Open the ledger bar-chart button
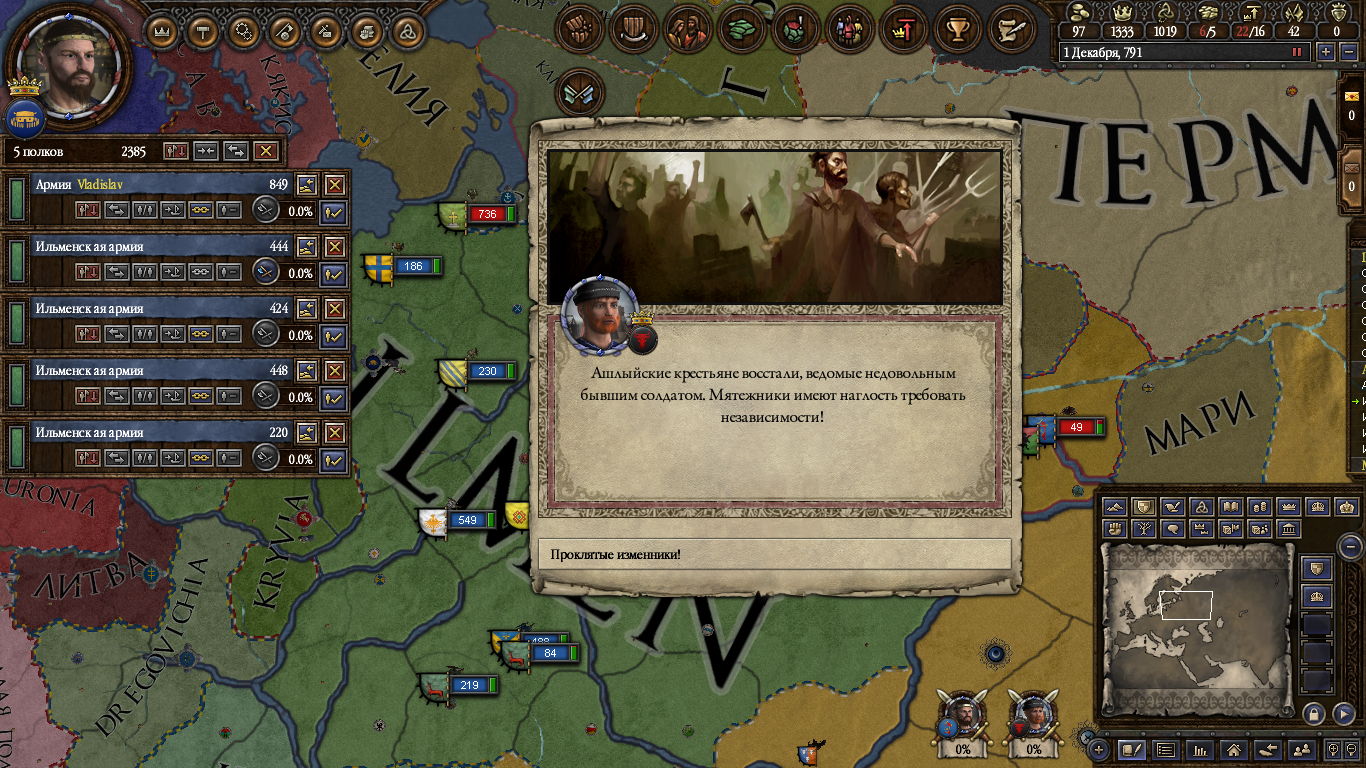The height and width of the screenshot is (768, 1366). coord(1201,749)
